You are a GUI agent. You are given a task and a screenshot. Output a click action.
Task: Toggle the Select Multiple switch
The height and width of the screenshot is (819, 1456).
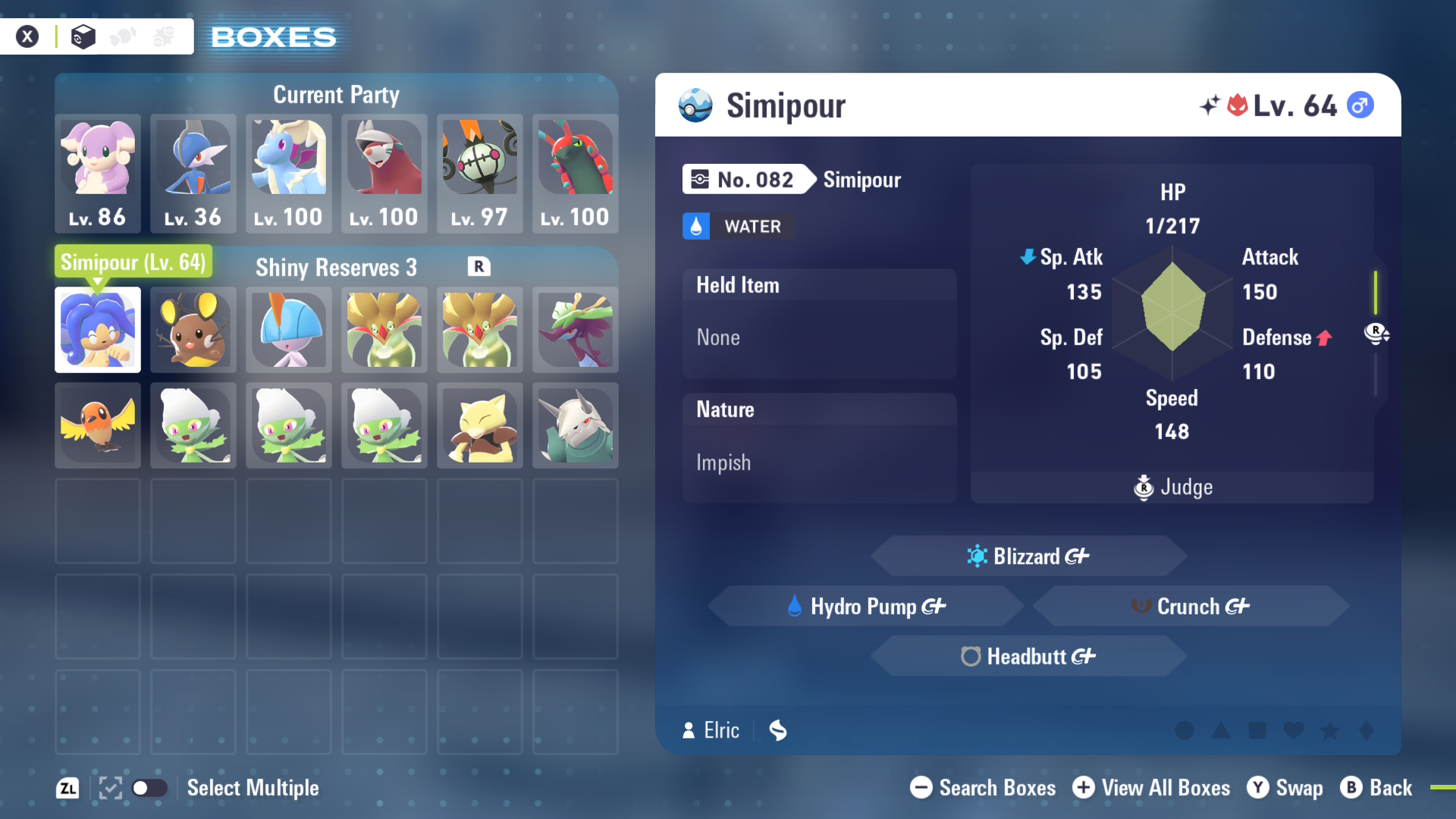[x=149, y=788]
